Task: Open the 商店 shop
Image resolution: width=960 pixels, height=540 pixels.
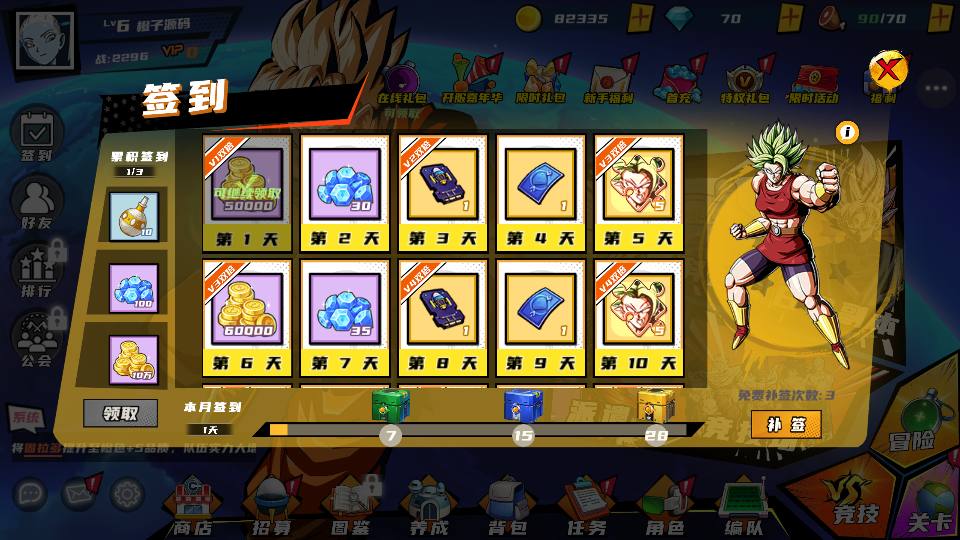Action: click(x=193, y=505)
